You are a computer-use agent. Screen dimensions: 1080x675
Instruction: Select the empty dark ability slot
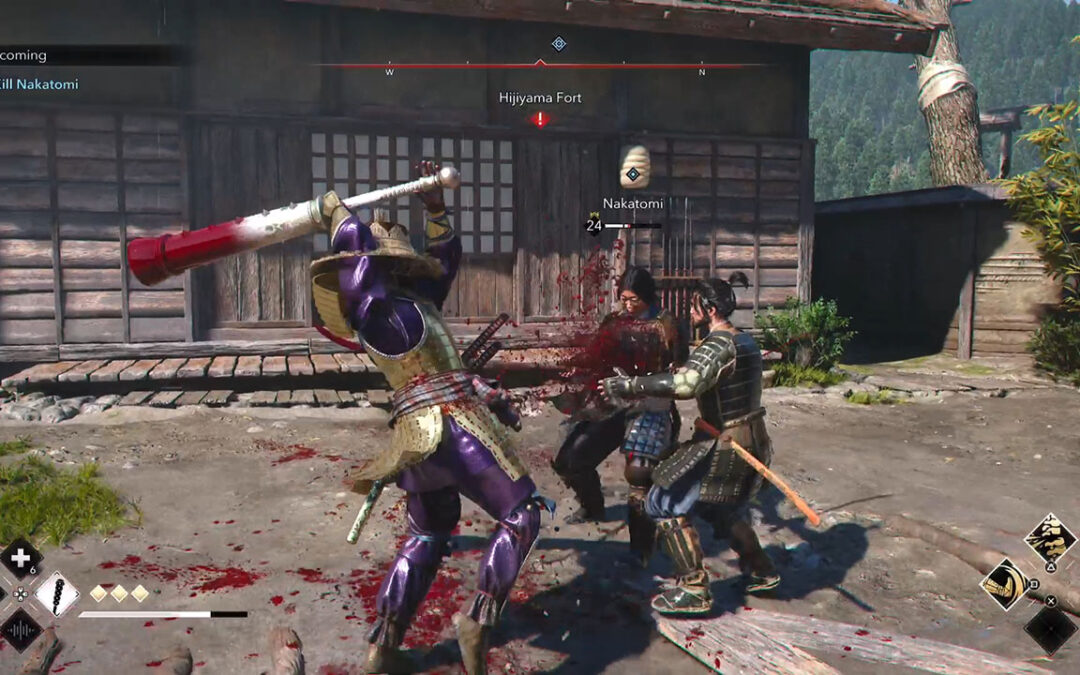tap(1050, 629)
